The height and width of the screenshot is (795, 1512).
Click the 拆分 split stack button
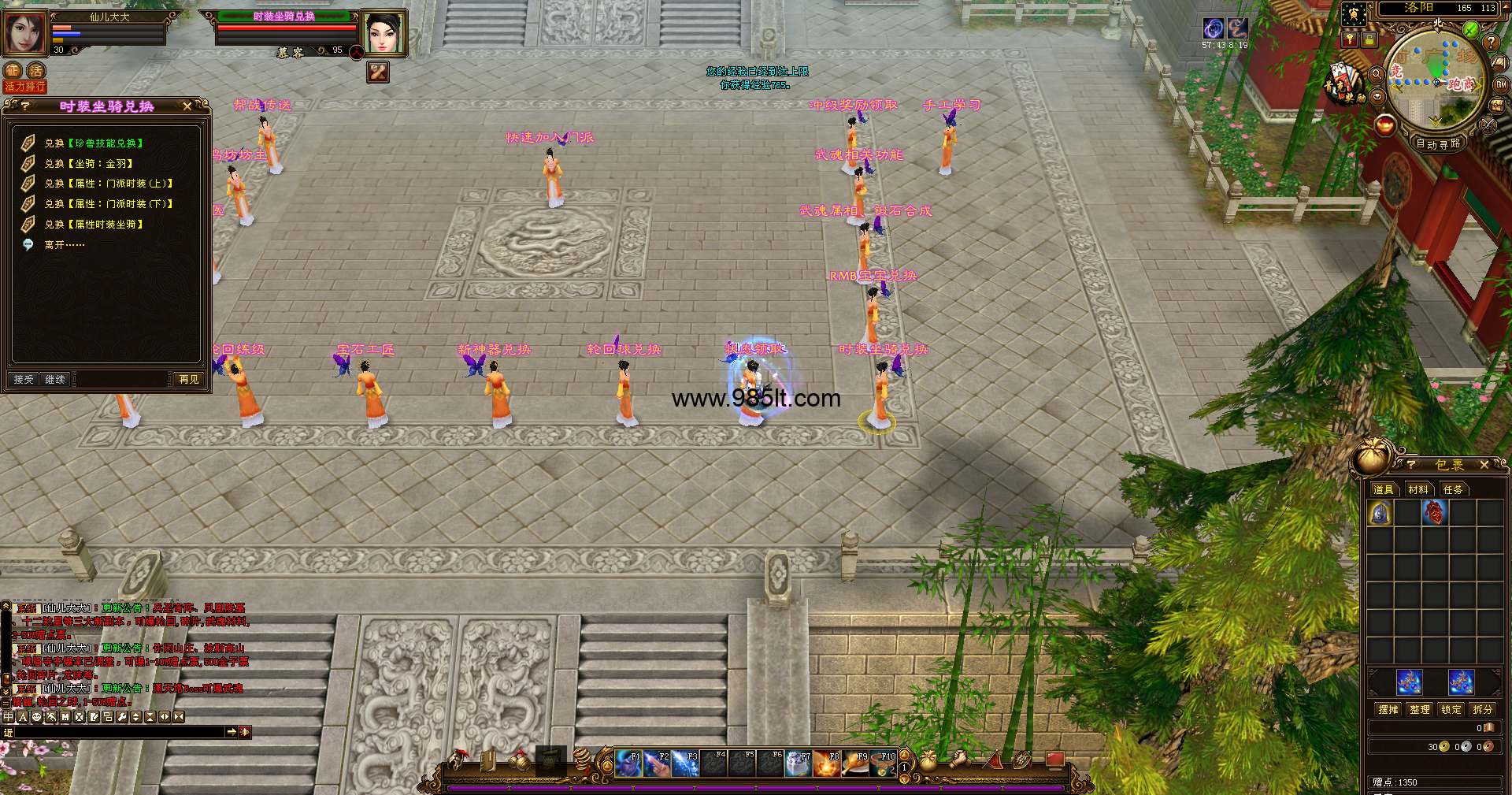pos(1483,710)
